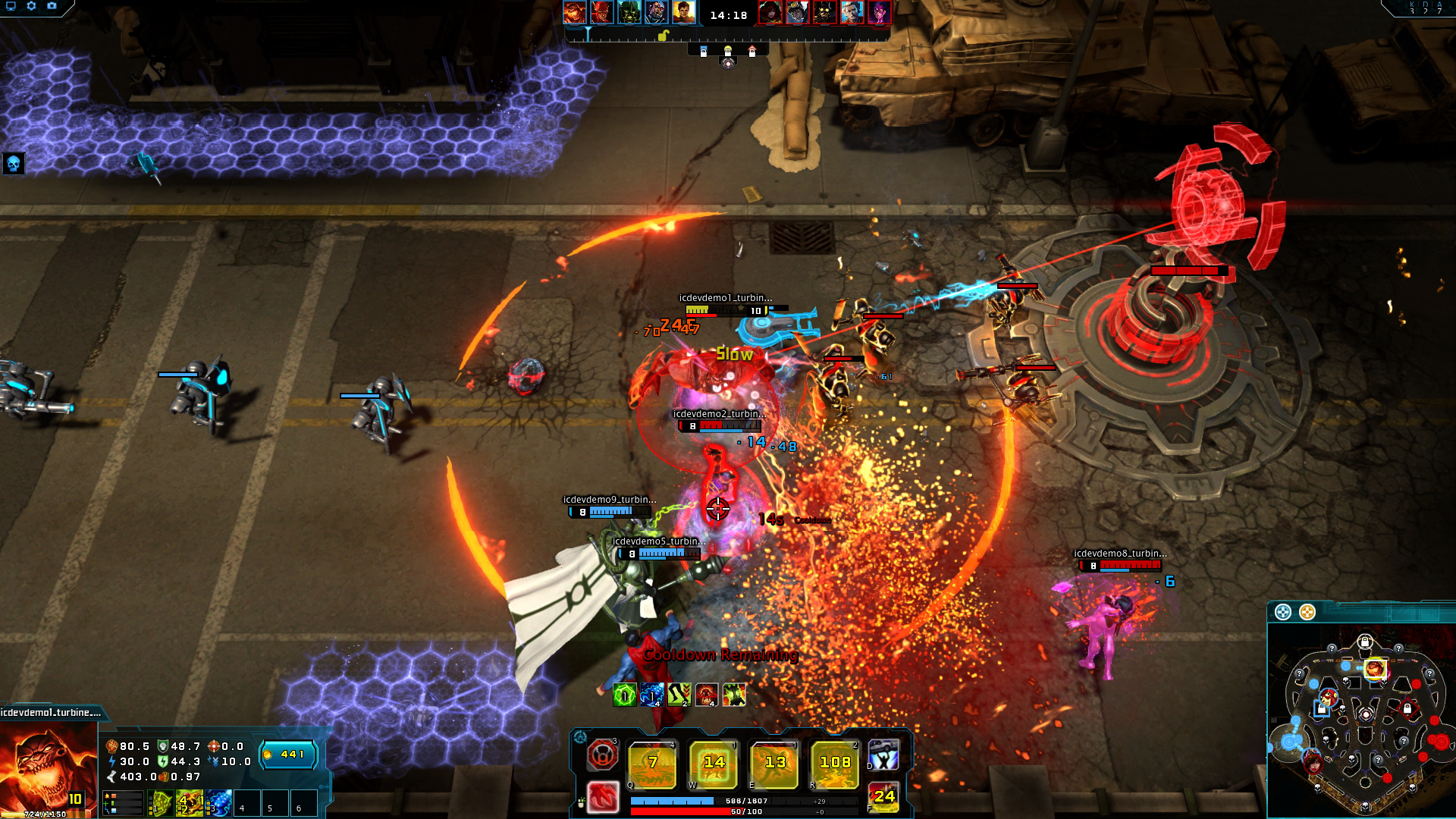Click the red claw attack icon
This screenshot has height=819, width=1456.
603,797
